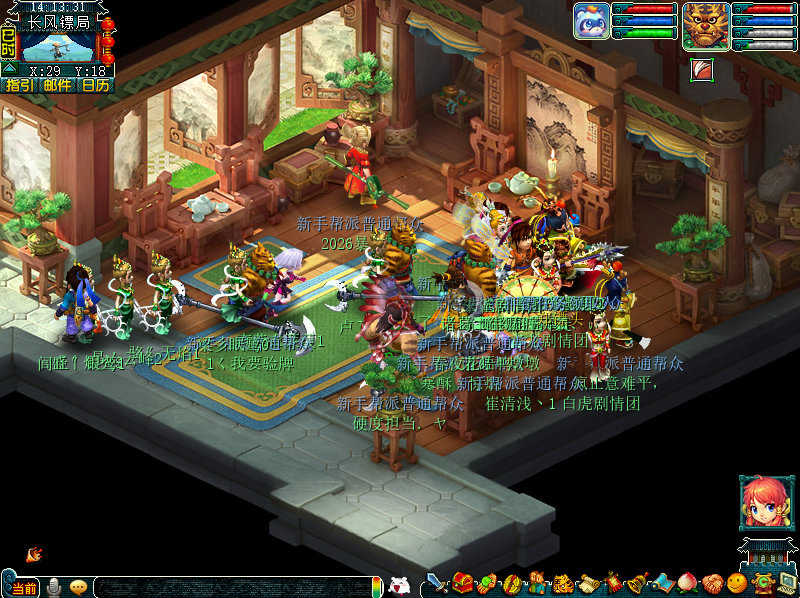800x598 pixels.
Task: Click the handshake friends icon
Action: (711, 583)
